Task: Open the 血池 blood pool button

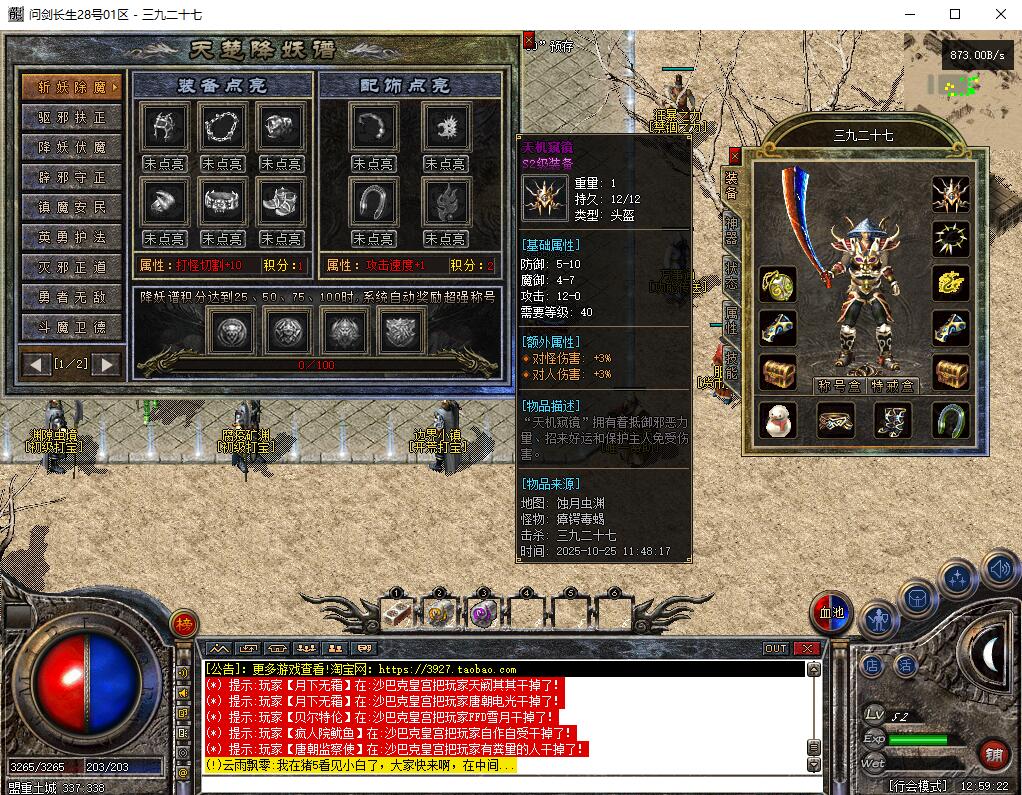Action: pyautogui.click(x=831, y=612)
